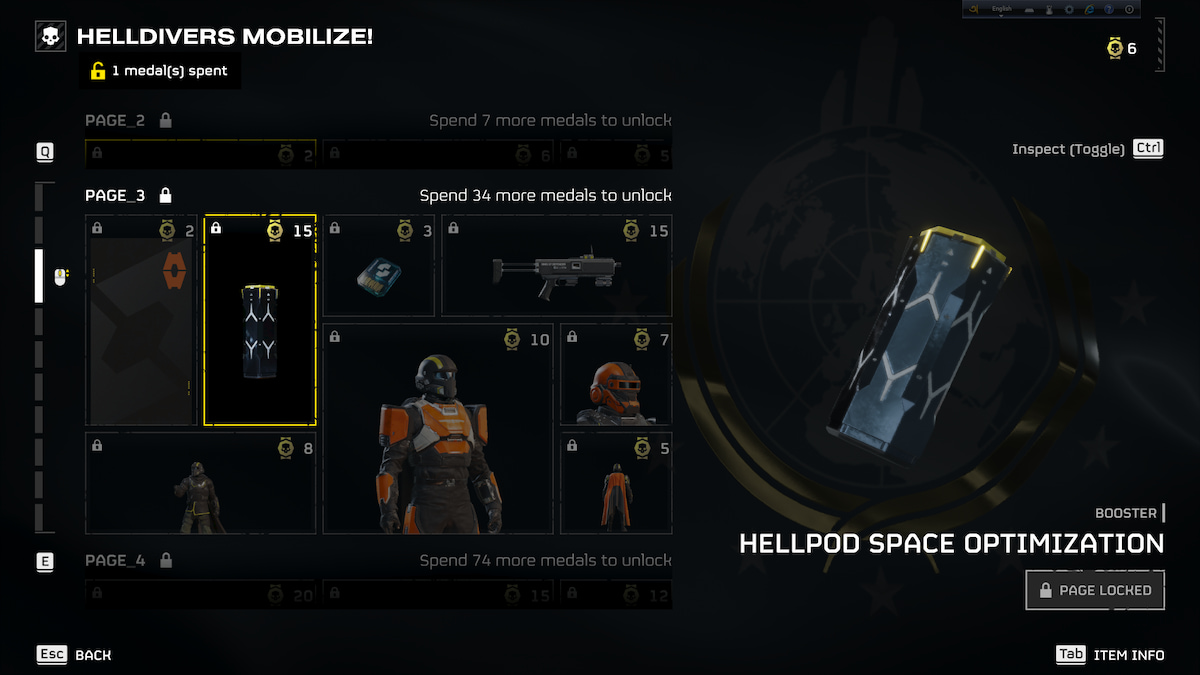Open the English language dropdown in overlay
Viewport: 1200px width, 675px height.
[x=1002, y=9]
